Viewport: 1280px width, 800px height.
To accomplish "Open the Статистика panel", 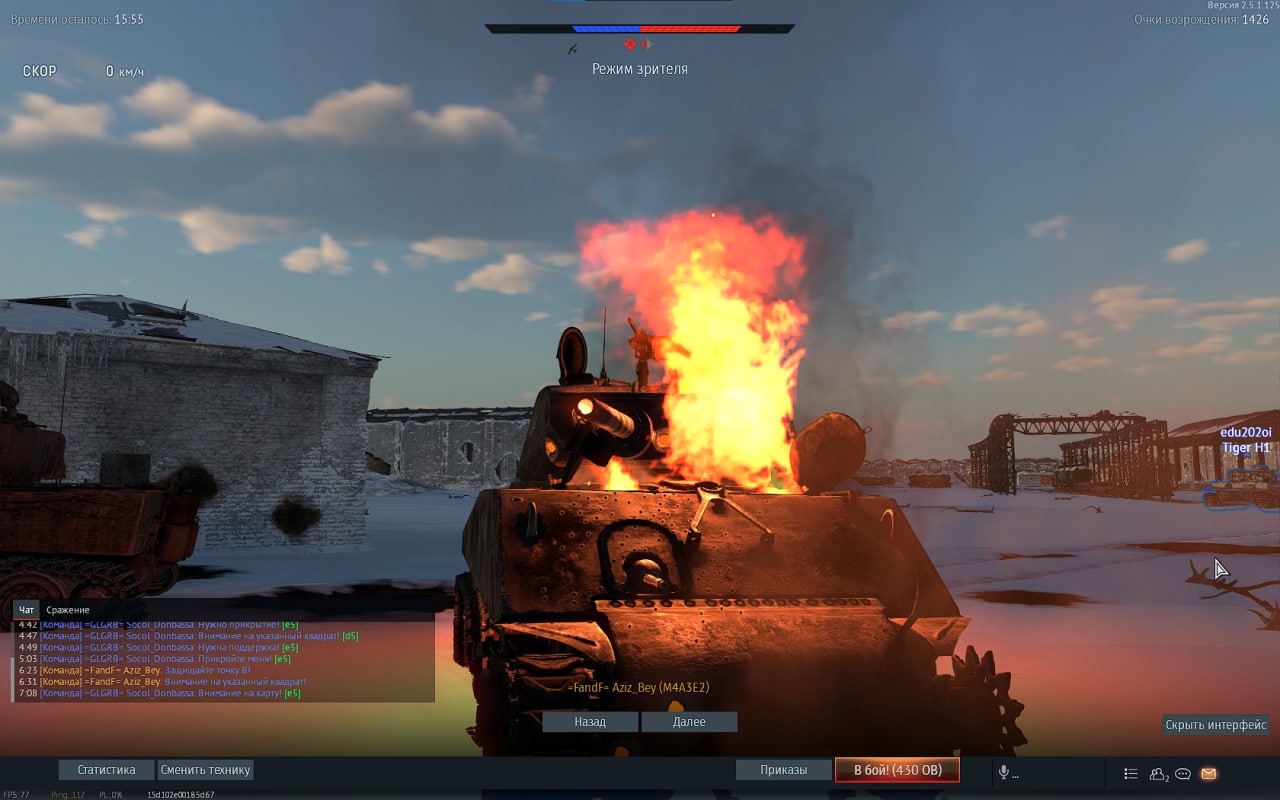I will (x=106, y=770).
